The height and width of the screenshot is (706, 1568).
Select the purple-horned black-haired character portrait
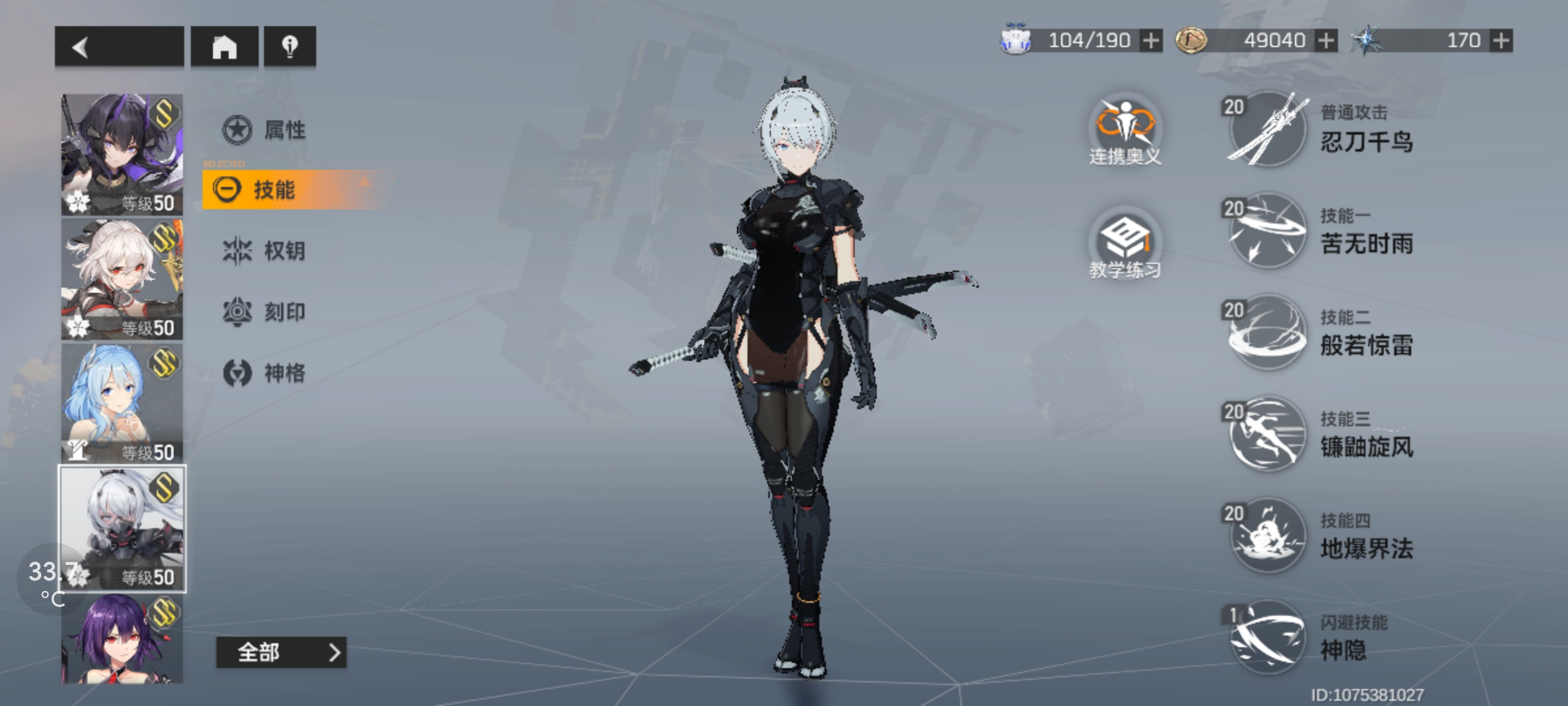[x=122, y=154]
